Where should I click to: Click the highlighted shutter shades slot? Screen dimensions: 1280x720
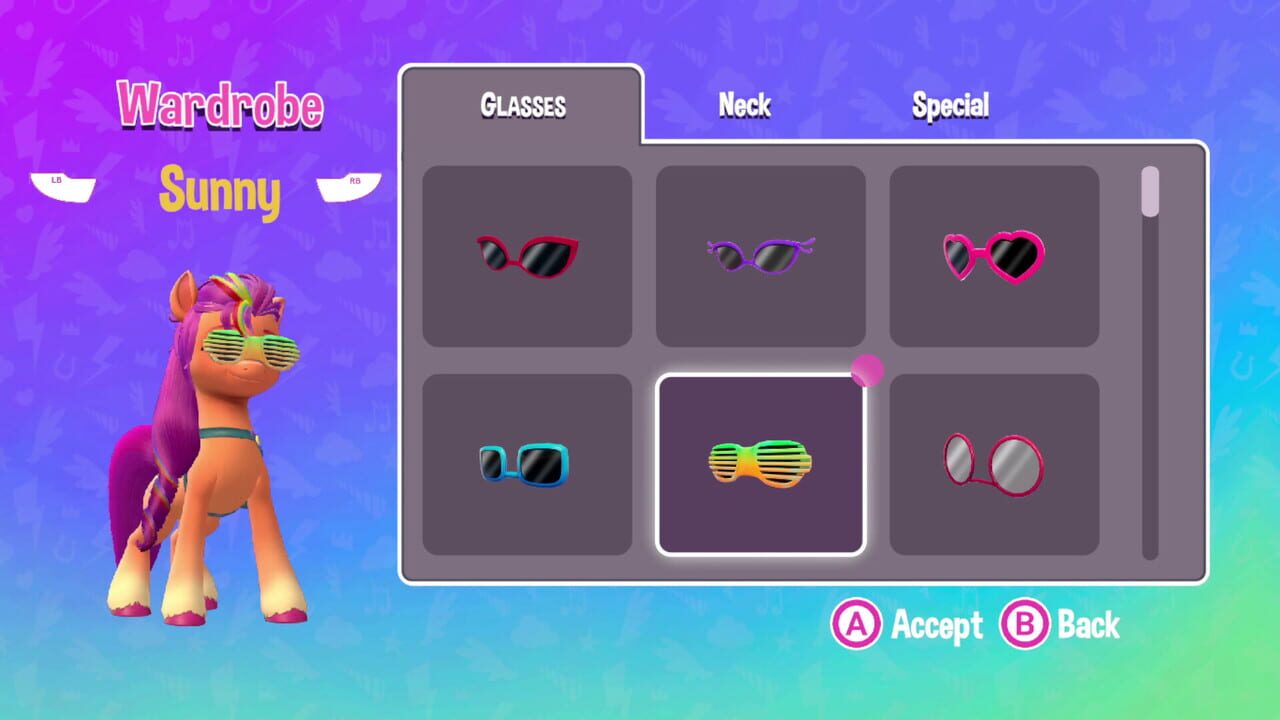click(x=761, y=460)
